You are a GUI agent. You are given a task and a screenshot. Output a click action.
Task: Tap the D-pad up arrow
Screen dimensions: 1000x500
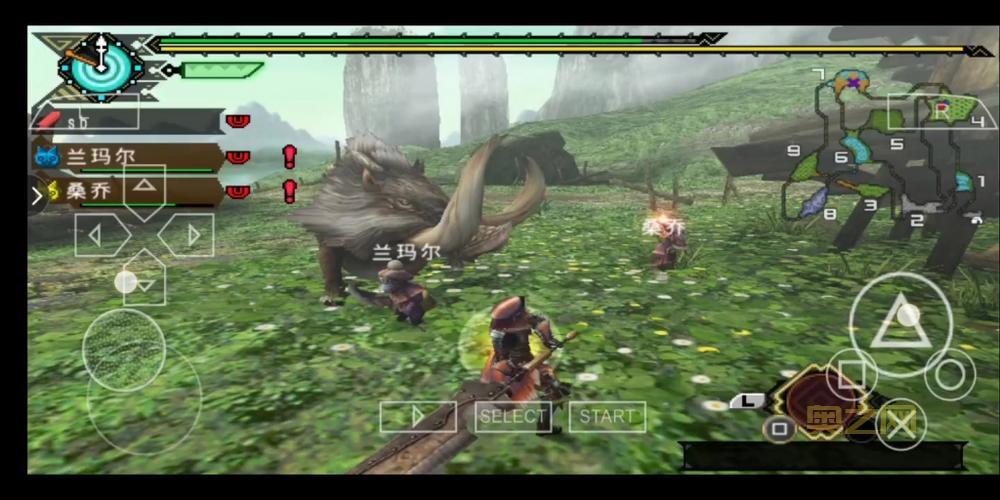coord(145,187)
